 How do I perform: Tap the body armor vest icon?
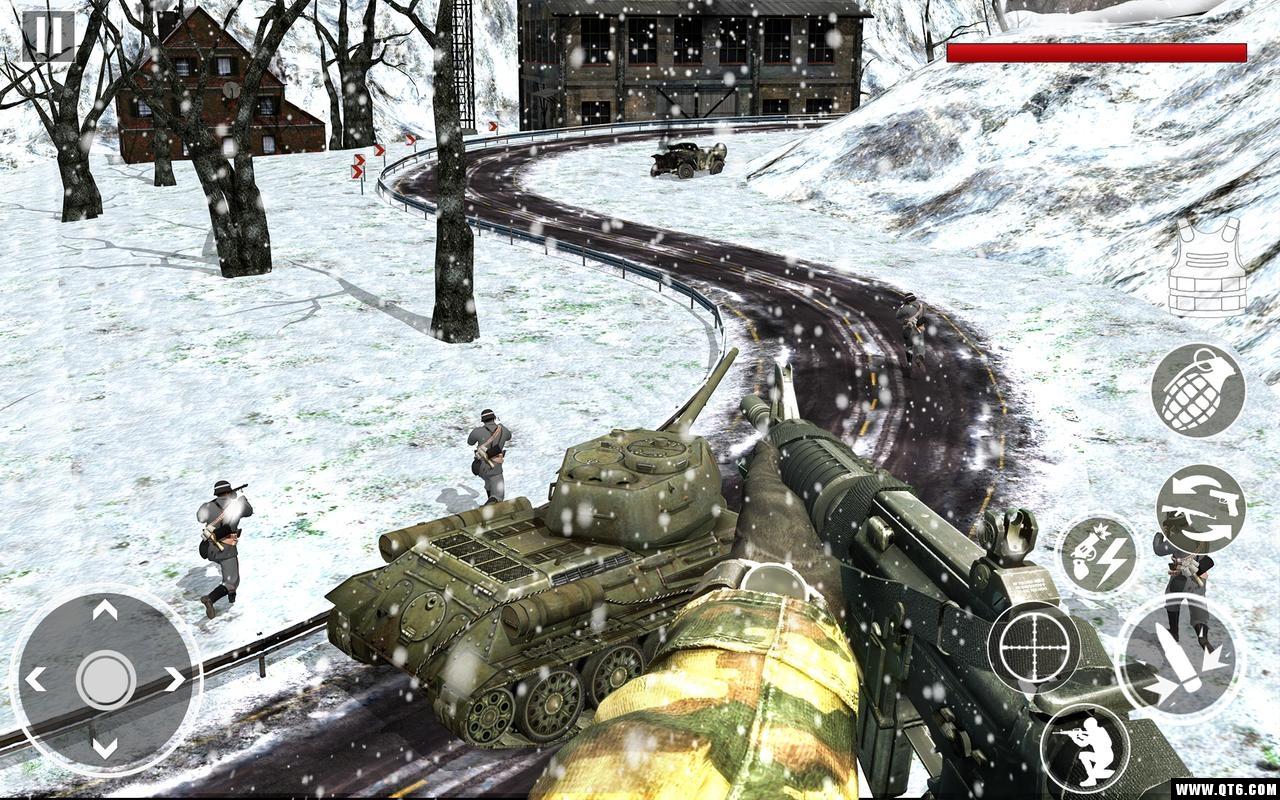click(x=1207, y=267)
